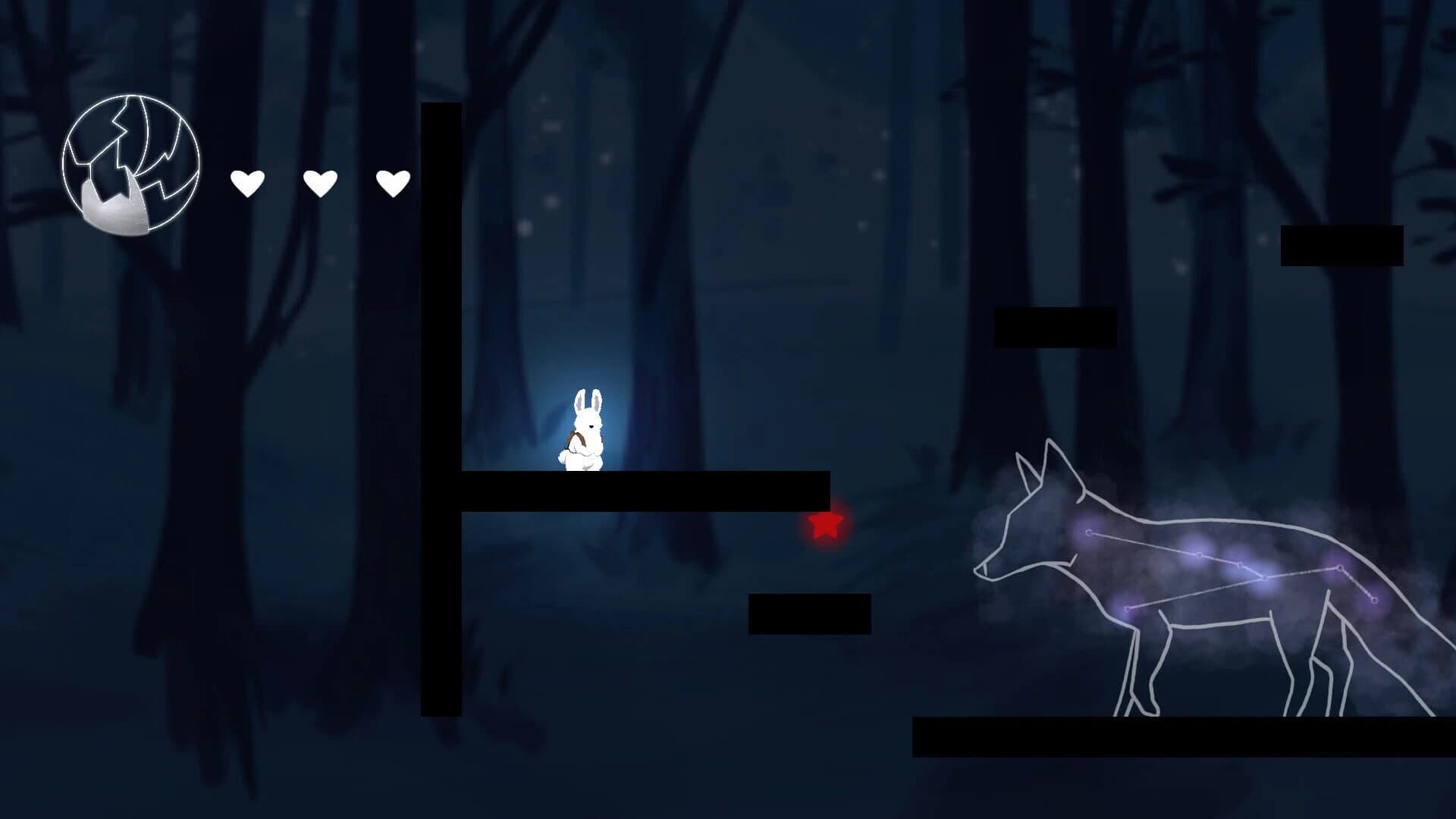Toggle the glowing orb on the fox's shoulder
This screenshot has height=819, width=1456.
coord(1089,532)
